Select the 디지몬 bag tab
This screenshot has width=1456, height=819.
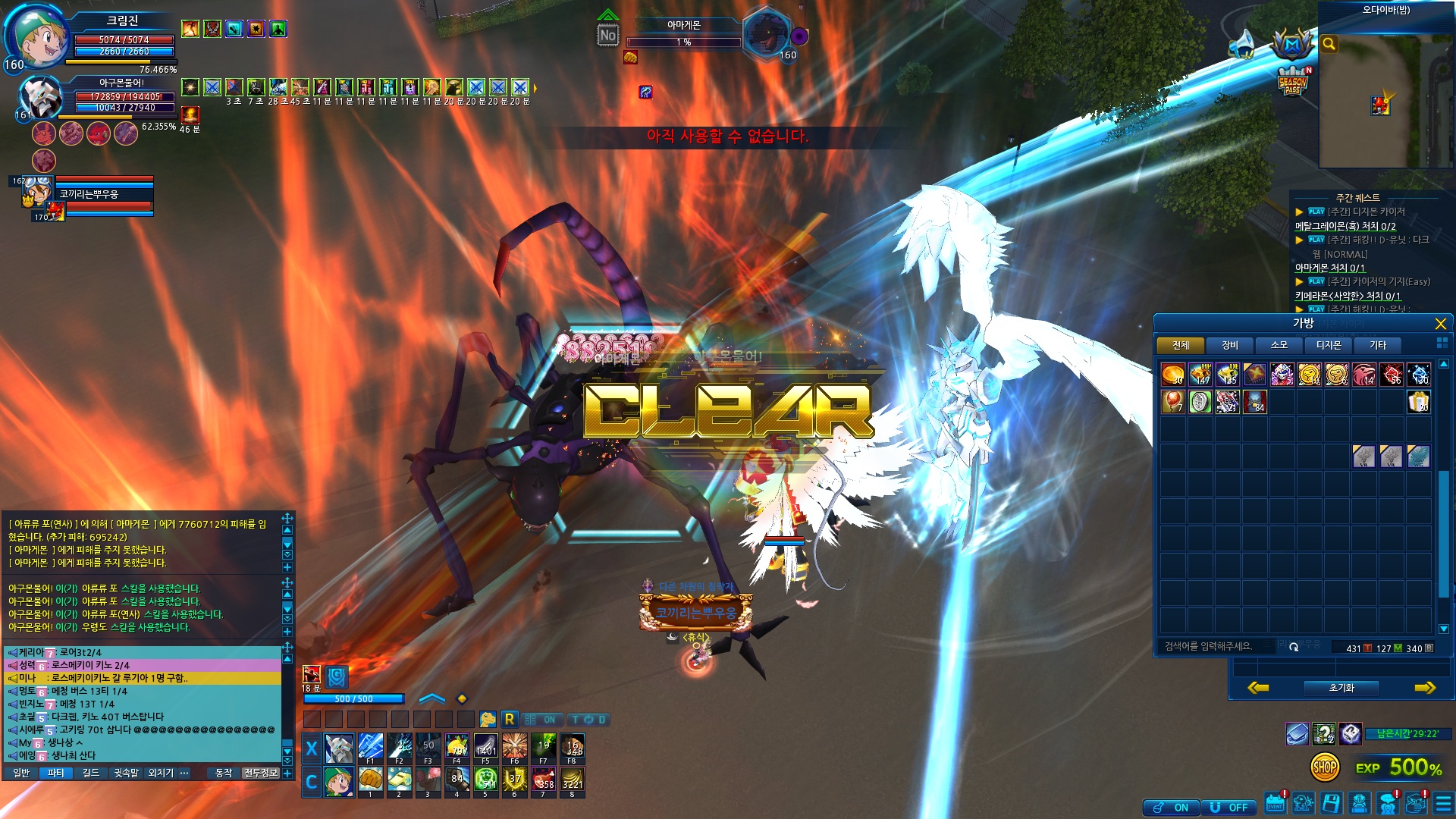pyautogui.click(x=1328, y=346)
